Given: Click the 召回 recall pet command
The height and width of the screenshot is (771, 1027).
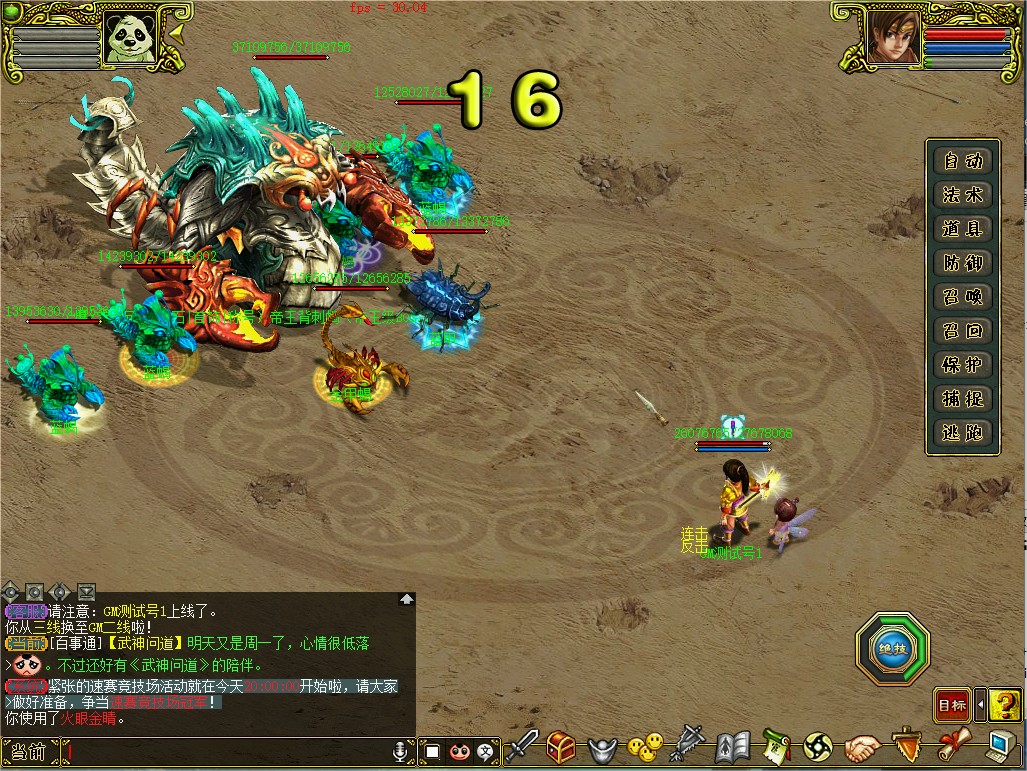Looking at the screenshot, I should pos(962,331).
